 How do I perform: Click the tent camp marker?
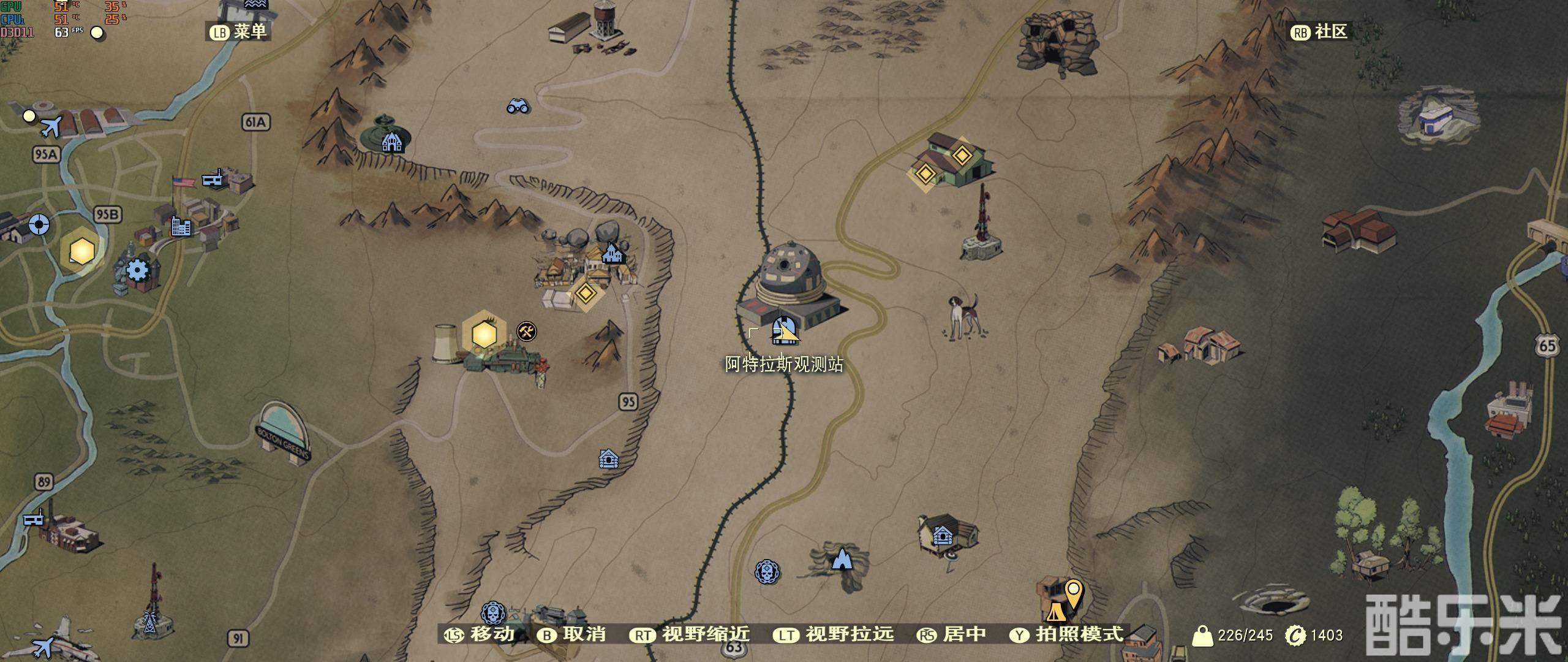pyautogui.click(x=1055, y=611)
